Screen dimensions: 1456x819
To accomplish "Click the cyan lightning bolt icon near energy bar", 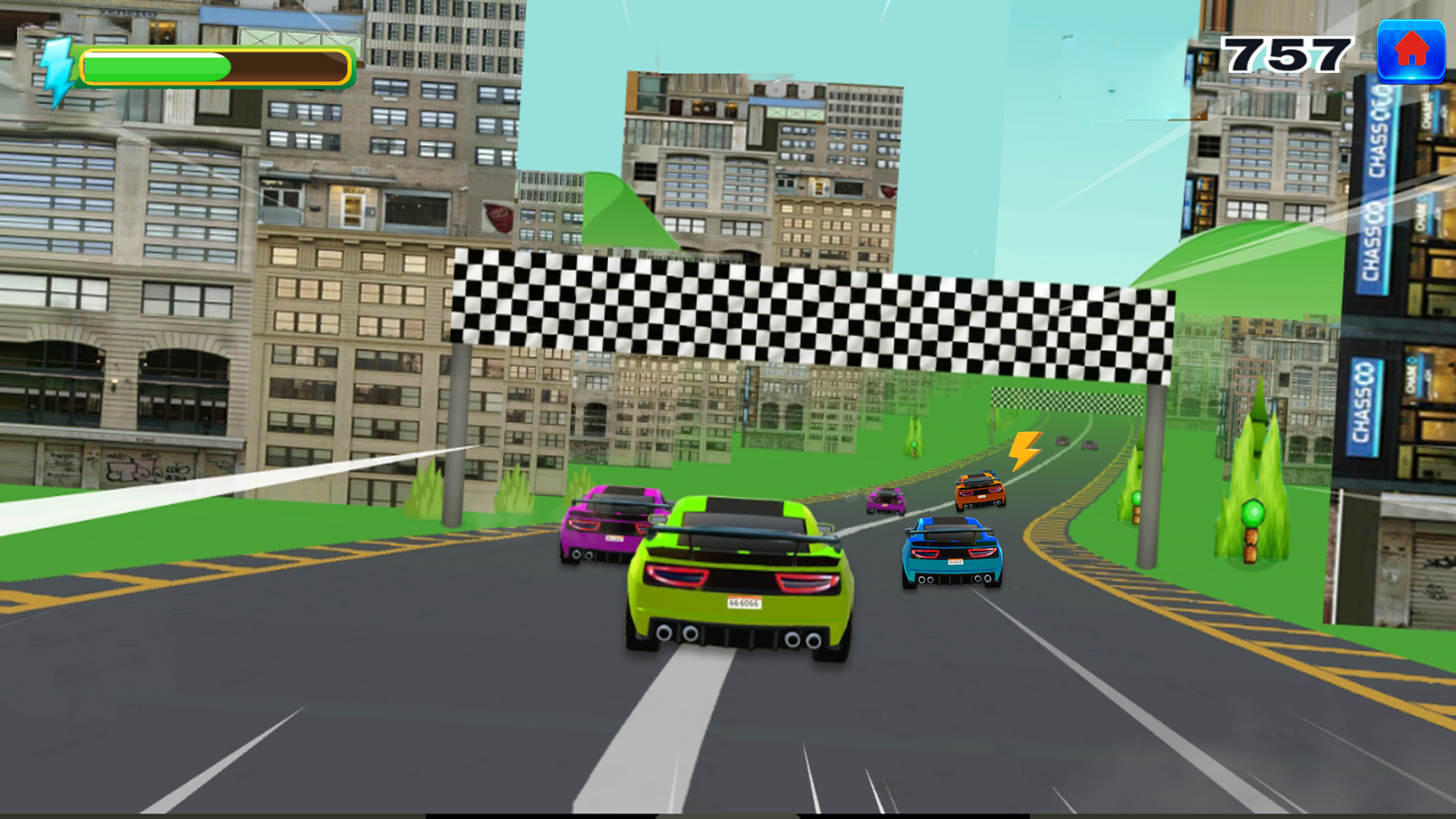I will click(55, 64).
